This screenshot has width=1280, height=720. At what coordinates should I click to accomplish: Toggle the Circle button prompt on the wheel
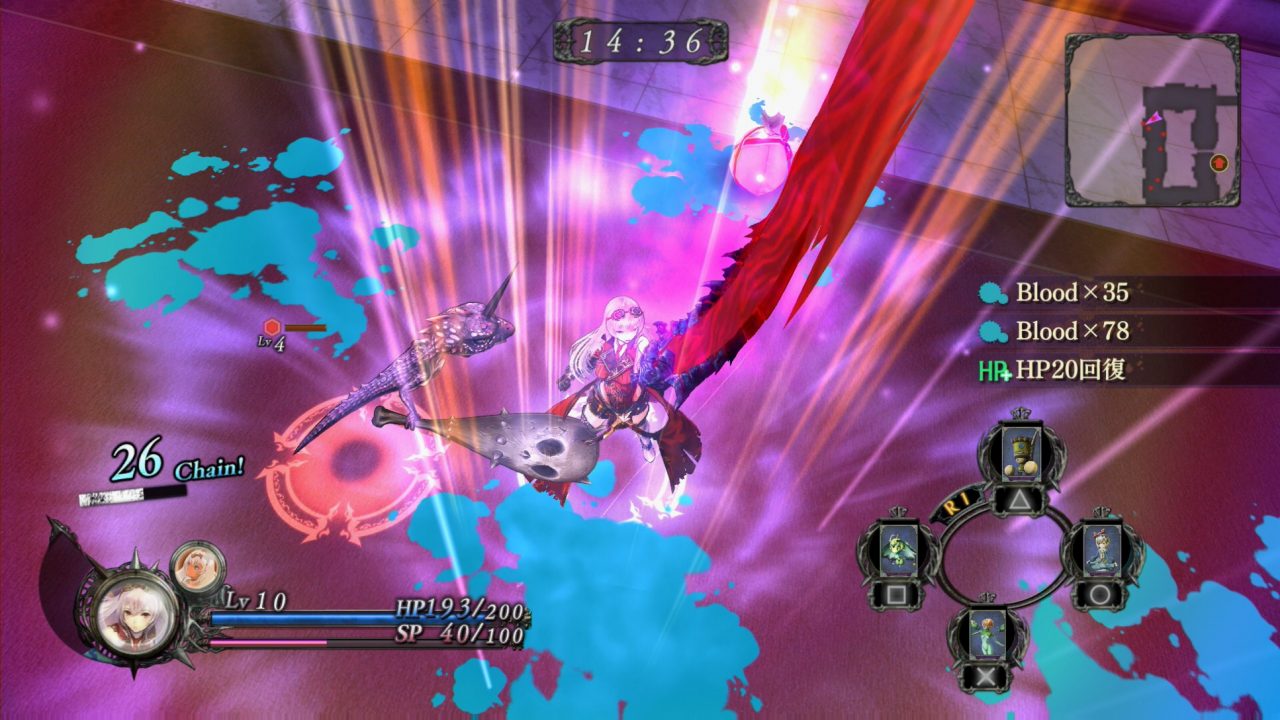coord(1098,593)
